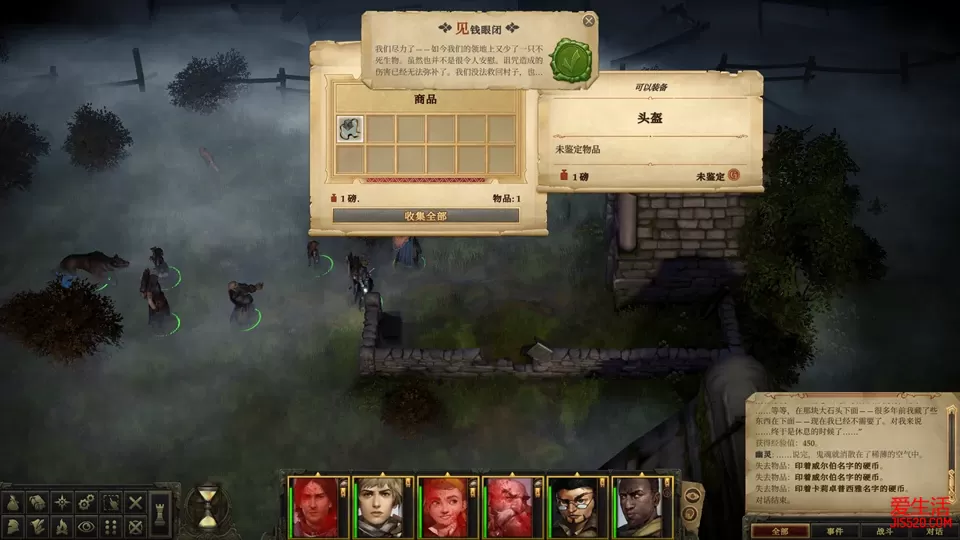Viewport: 960px width, 540px height.
Task: Open the gears icon in the action panel
Action: point(86,501)
